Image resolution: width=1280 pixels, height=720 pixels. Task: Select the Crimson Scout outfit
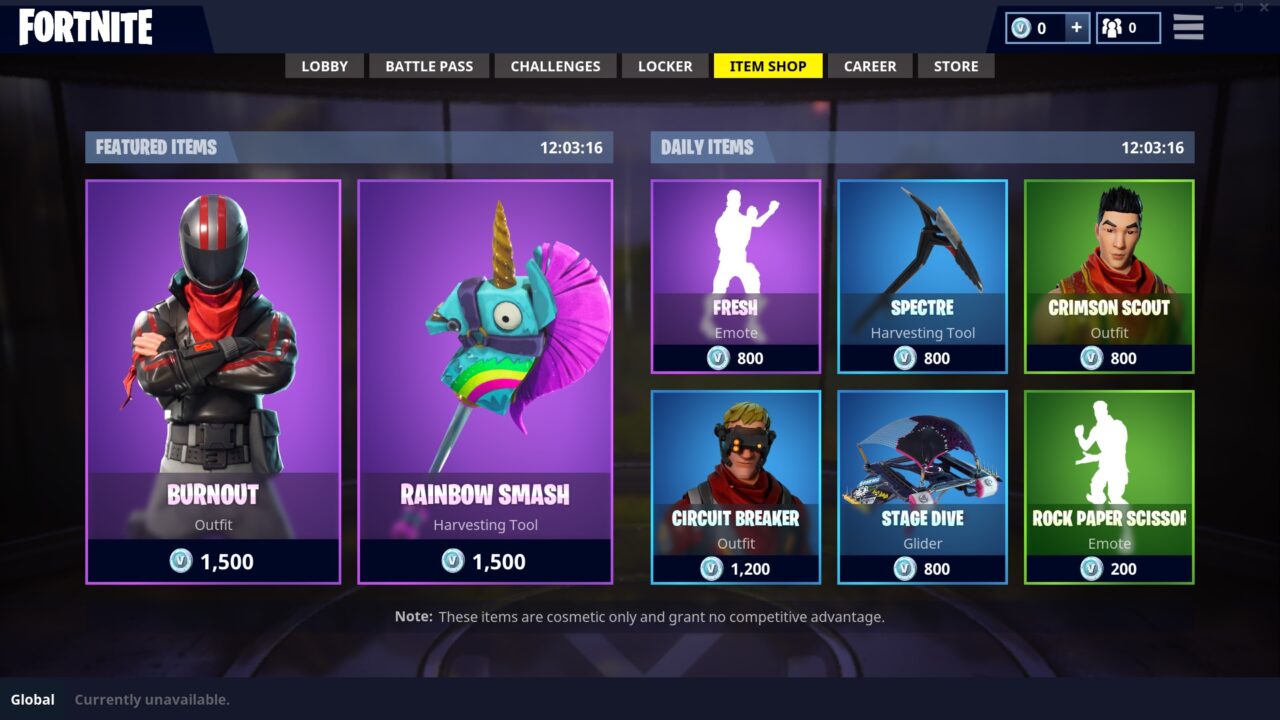(1109, 240)
